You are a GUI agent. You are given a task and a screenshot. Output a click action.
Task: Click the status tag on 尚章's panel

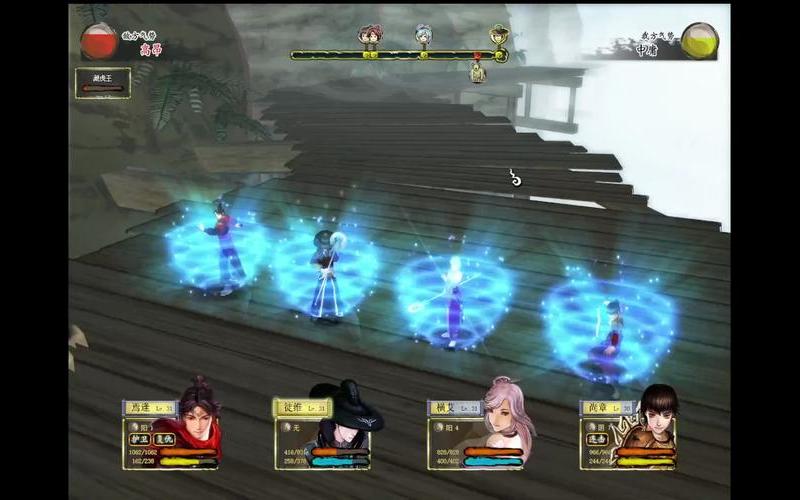coord(597,439)
